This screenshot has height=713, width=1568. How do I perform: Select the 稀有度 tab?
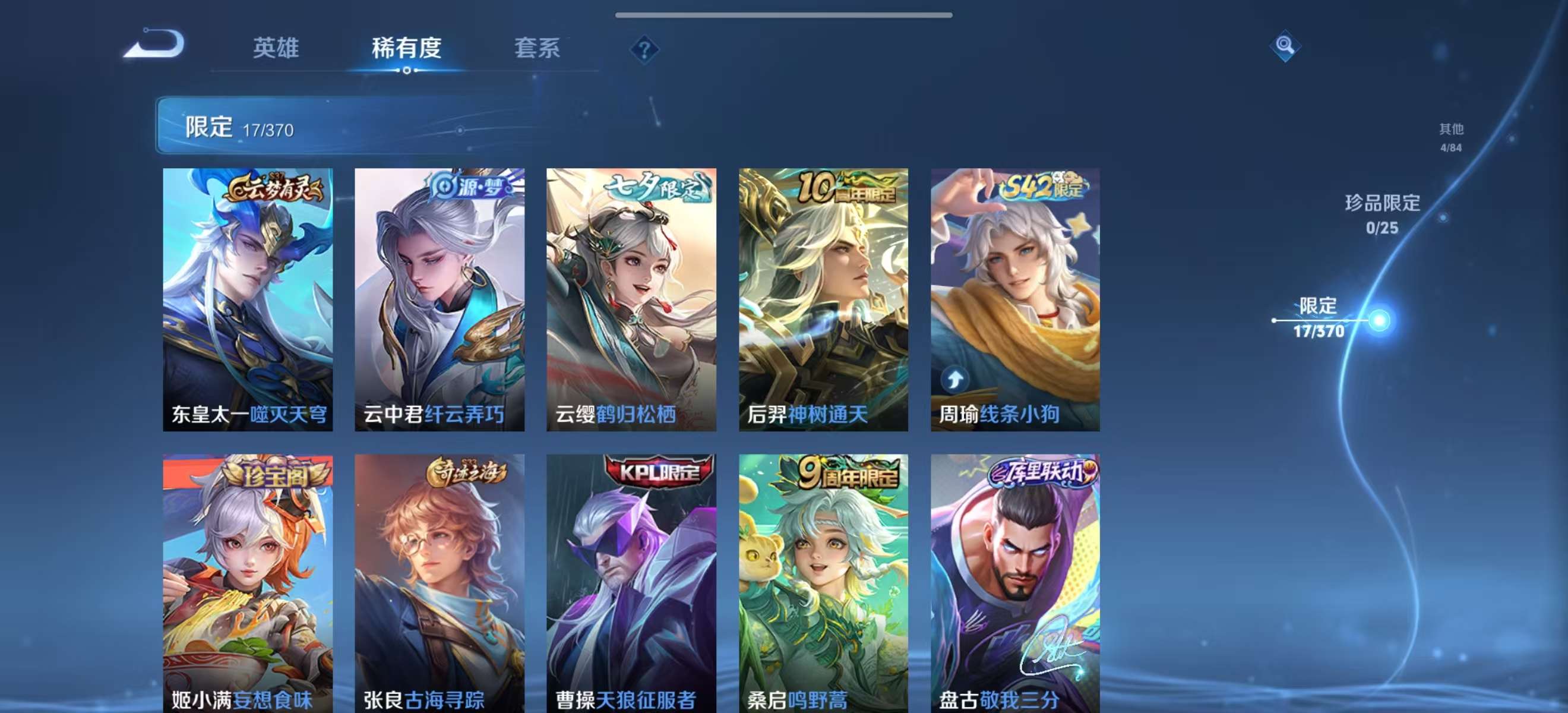[x=406, y=50]
